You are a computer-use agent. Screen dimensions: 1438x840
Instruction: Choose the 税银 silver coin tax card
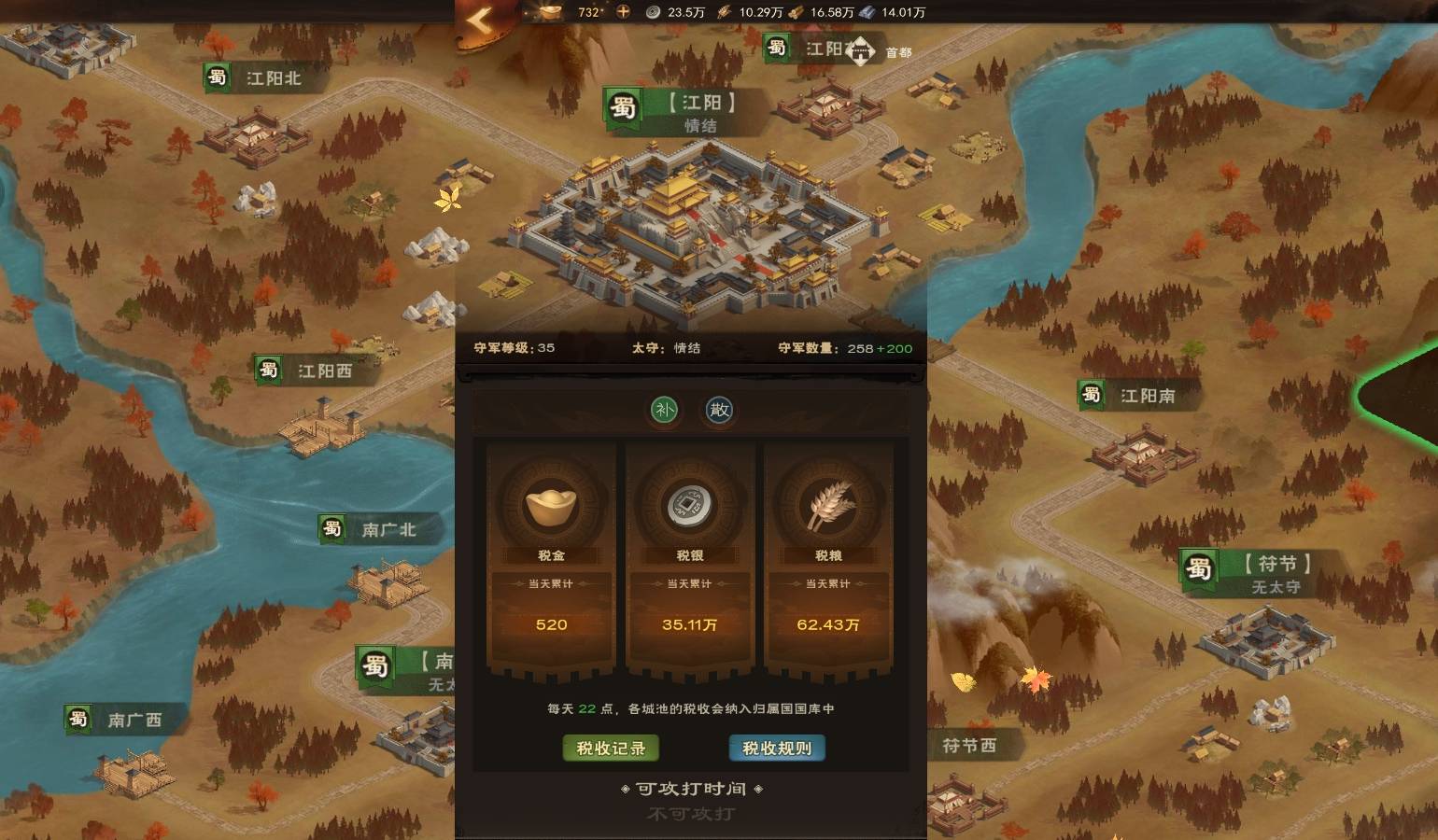click(690, 560)
